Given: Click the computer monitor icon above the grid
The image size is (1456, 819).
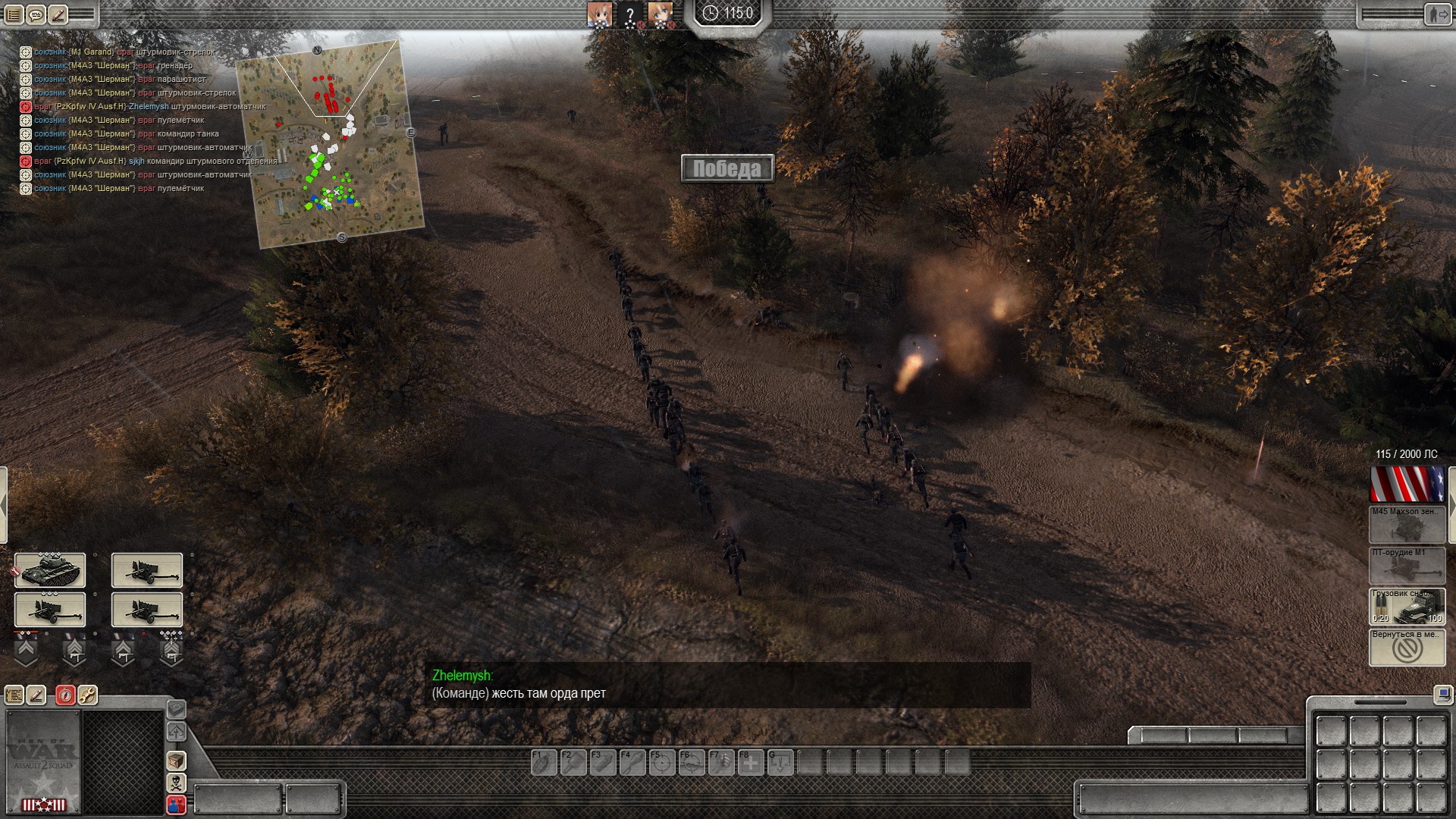Looking at the screenshot, I should tap(1442, 695).
